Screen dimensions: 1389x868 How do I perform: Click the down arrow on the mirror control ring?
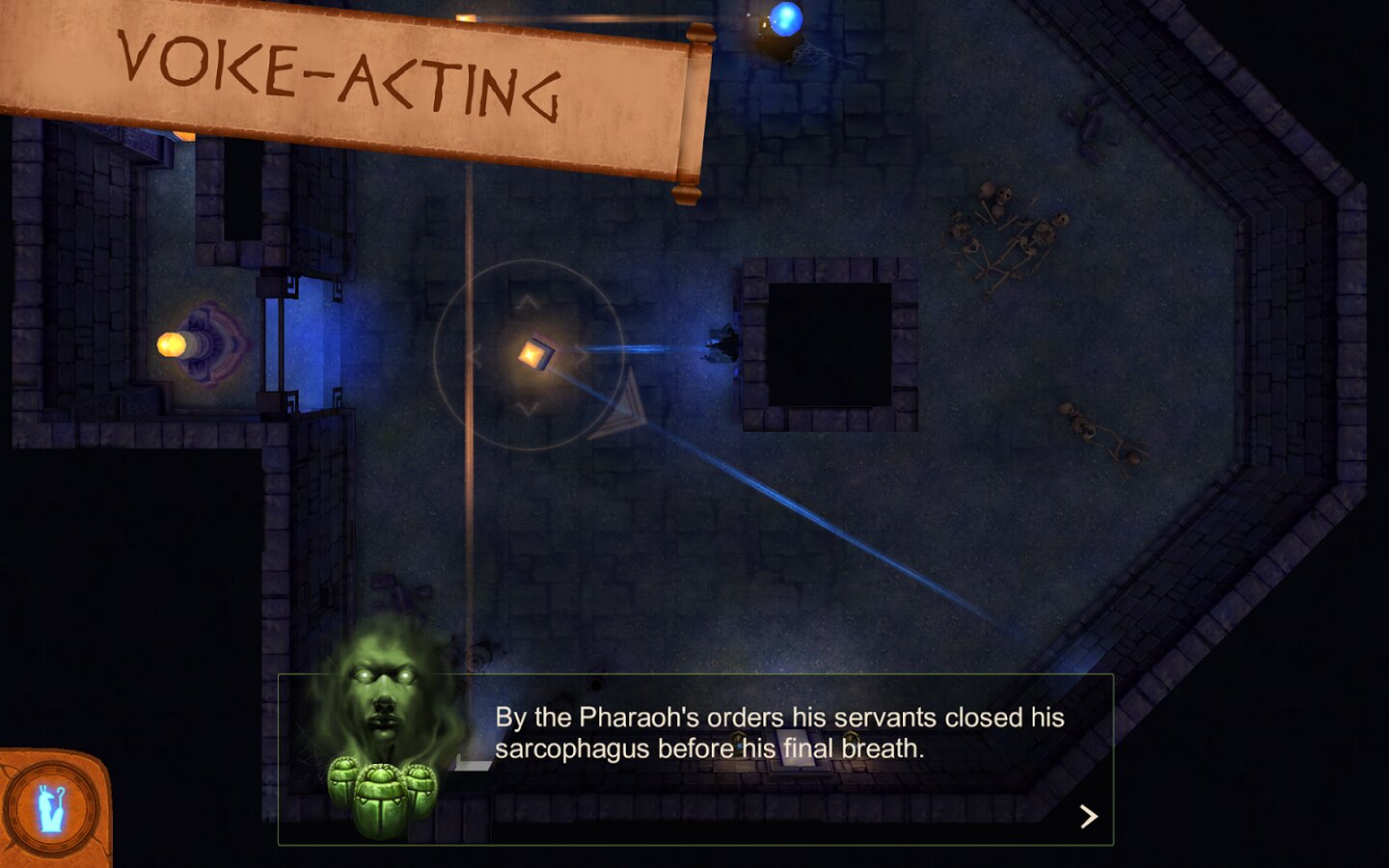pos(528,409)
